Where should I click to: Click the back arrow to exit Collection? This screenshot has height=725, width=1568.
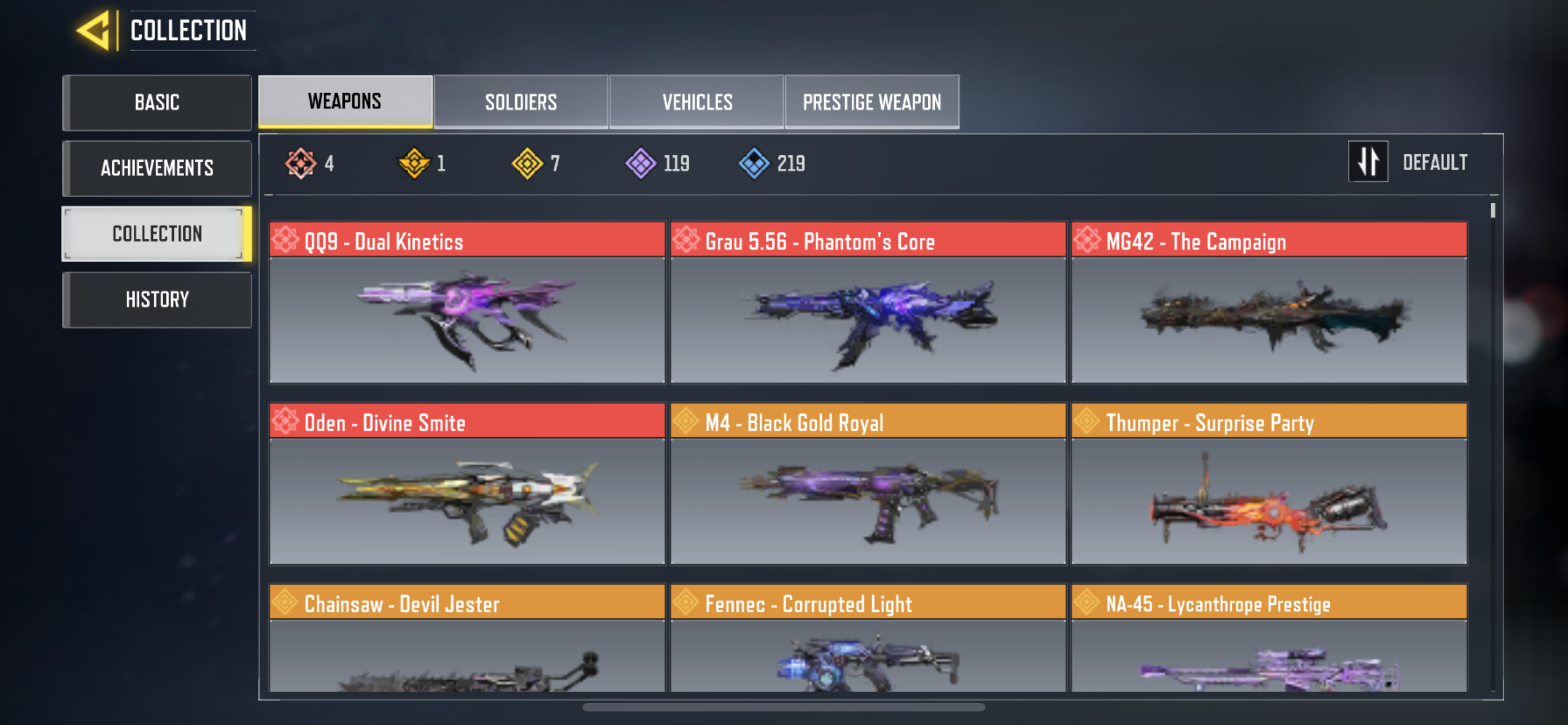pyautogui.click(x=98, y=30)
